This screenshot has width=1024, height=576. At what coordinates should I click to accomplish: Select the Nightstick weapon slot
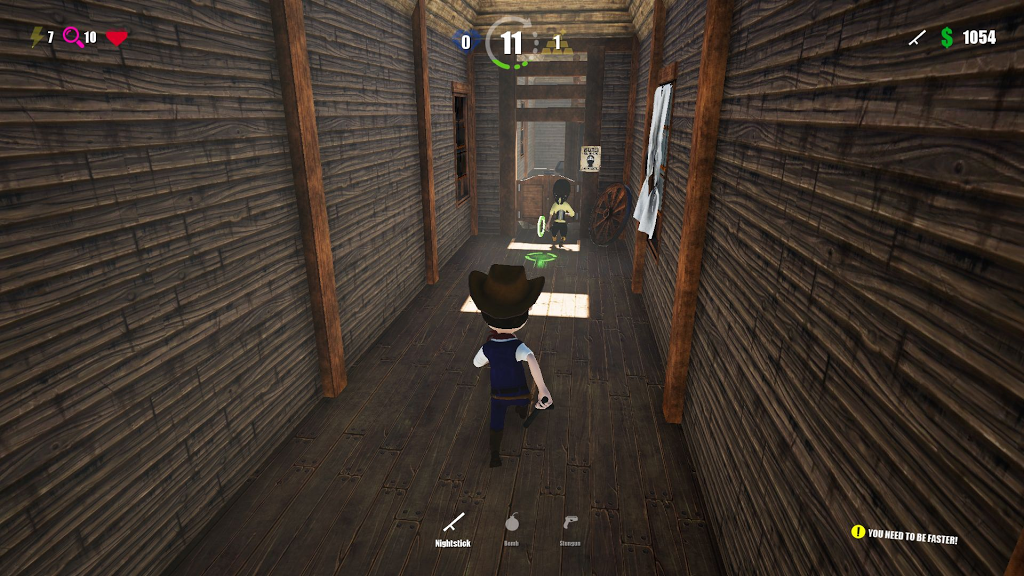coord(453,523)
